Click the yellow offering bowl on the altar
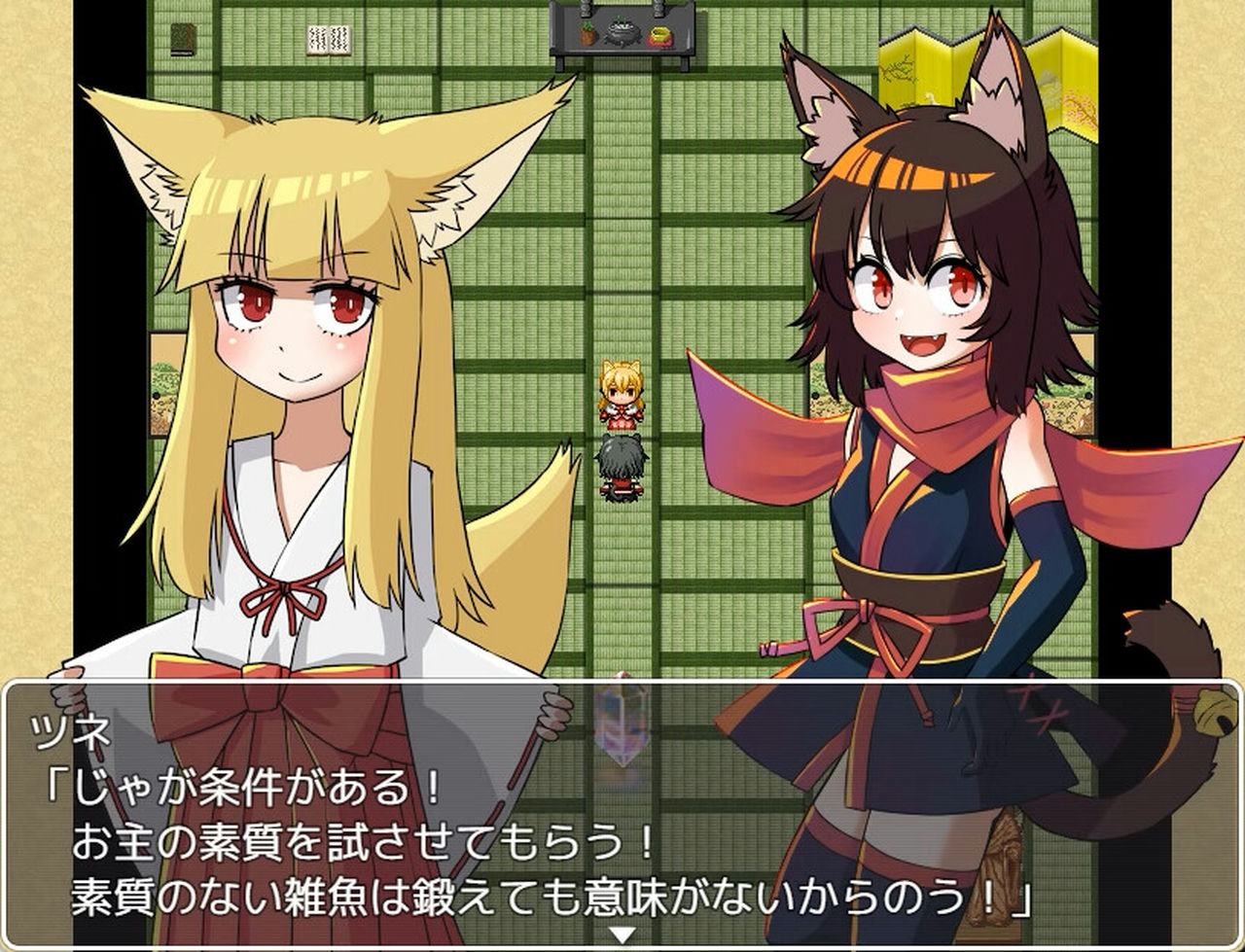Screen dimensions: 1245x952 pyautogui.click(x=660, y=35)
